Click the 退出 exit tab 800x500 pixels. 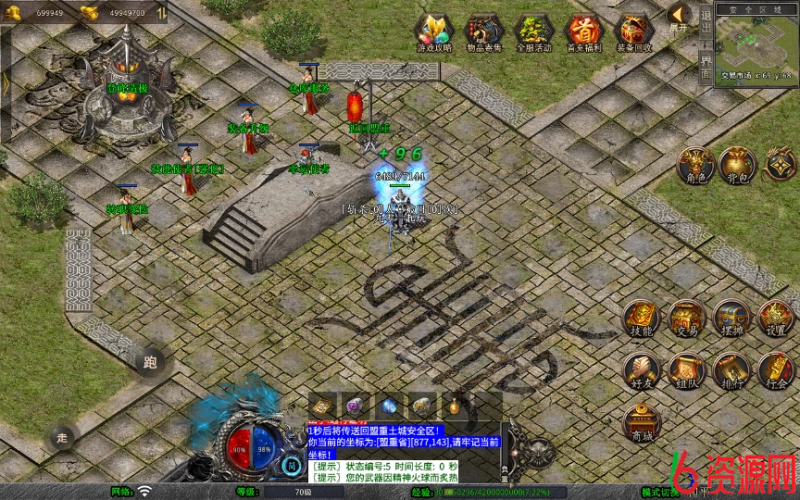pos(706,23)
